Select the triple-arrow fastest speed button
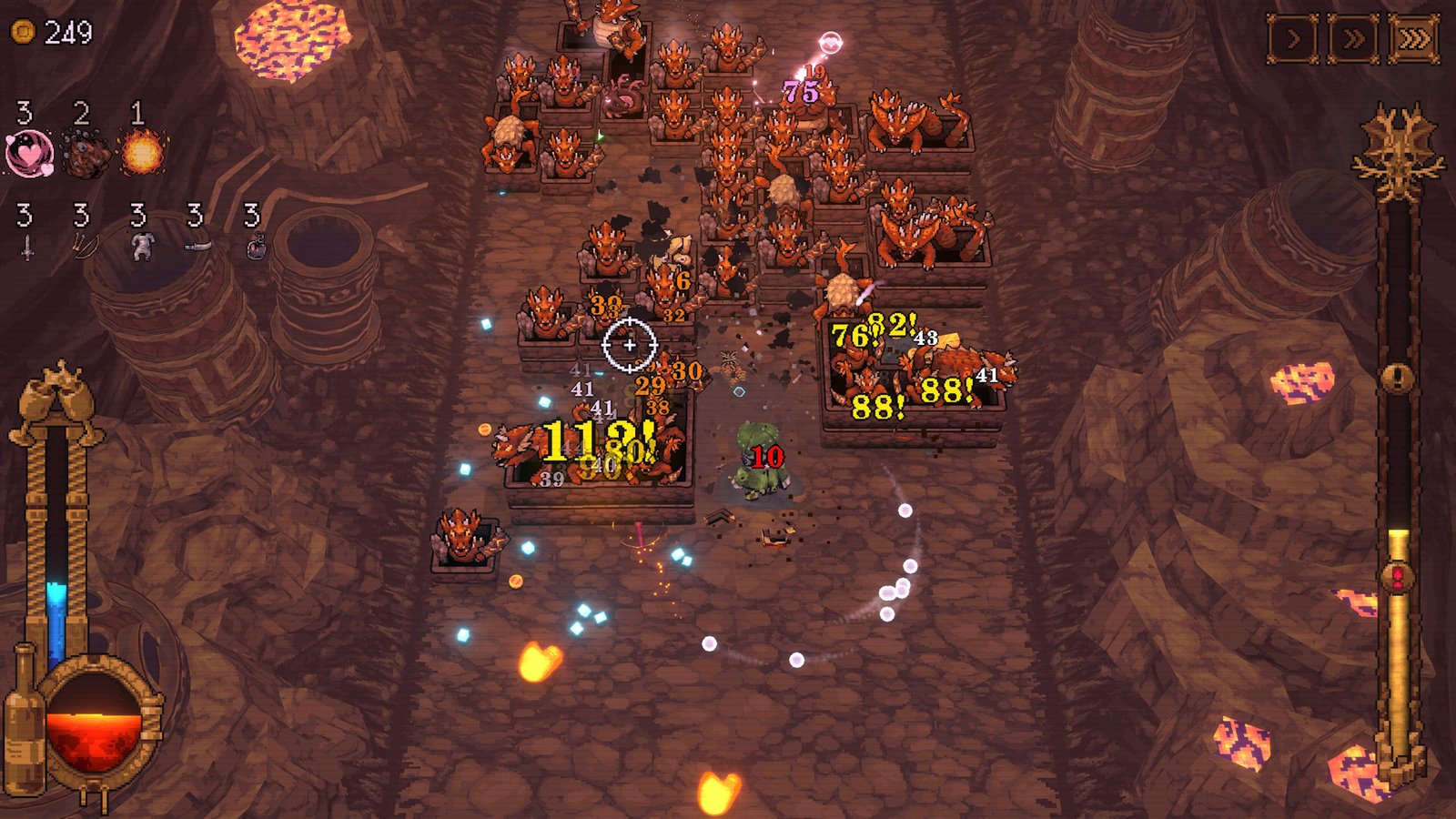The height and width of the screenshot is (819, 1456). [1413, 40]
